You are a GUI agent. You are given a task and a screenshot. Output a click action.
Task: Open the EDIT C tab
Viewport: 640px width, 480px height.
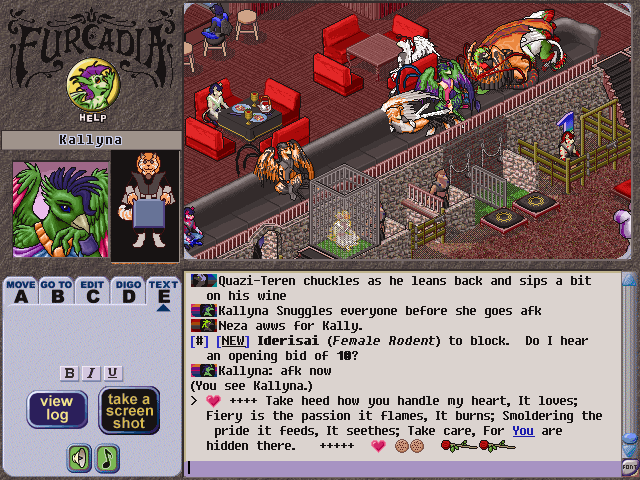pyautogui.click(x=92, y=291)
